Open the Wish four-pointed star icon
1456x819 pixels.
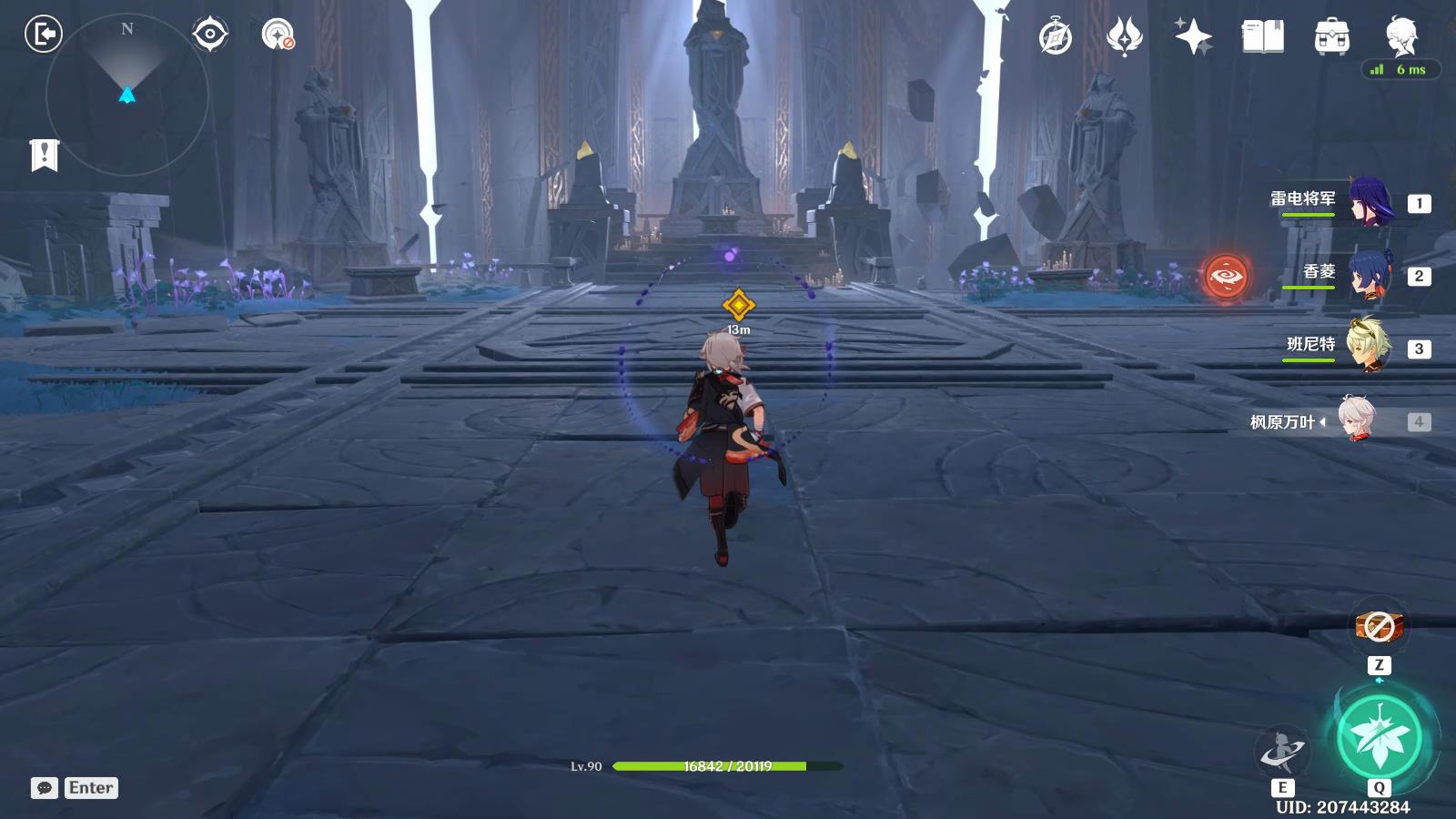tap(1193, 37)
